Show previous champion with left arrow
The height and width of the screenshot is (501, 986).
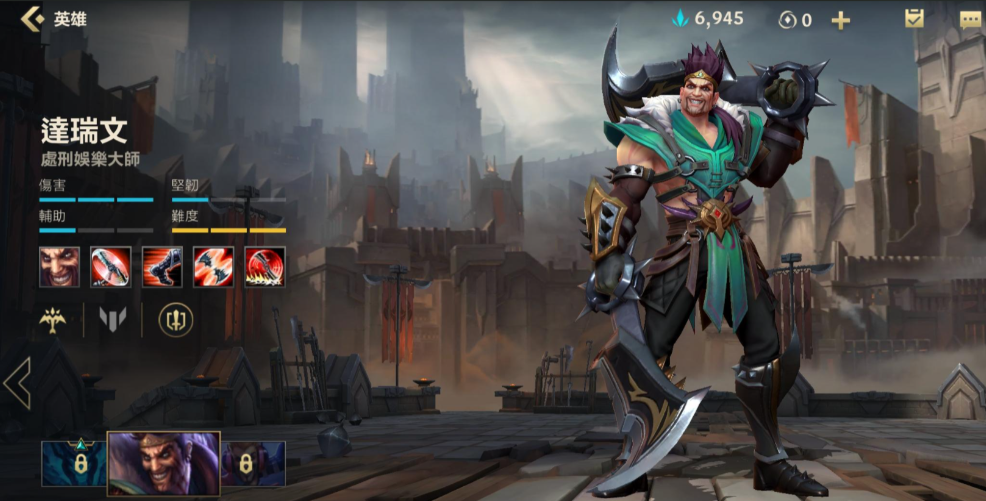tap(16, 383)
